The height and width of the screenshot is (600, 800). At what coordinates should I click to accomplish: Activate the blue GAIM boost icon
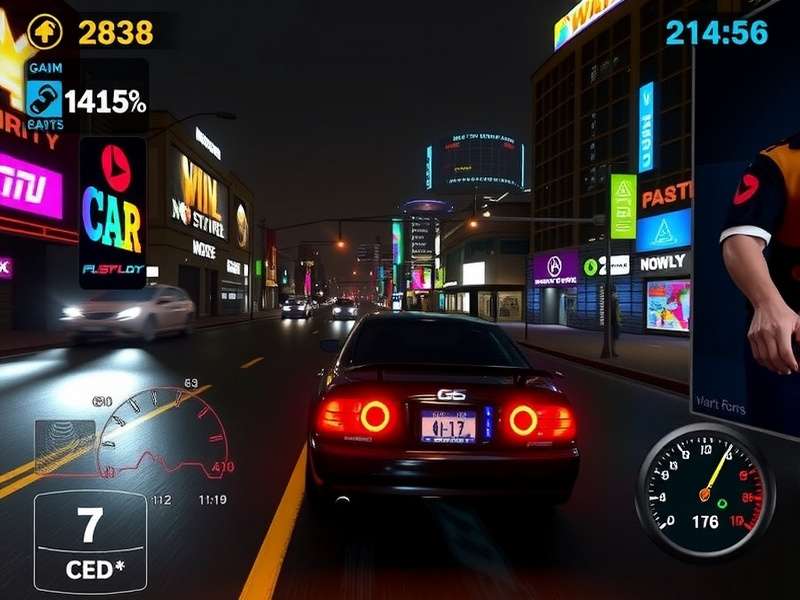[45, 98]
